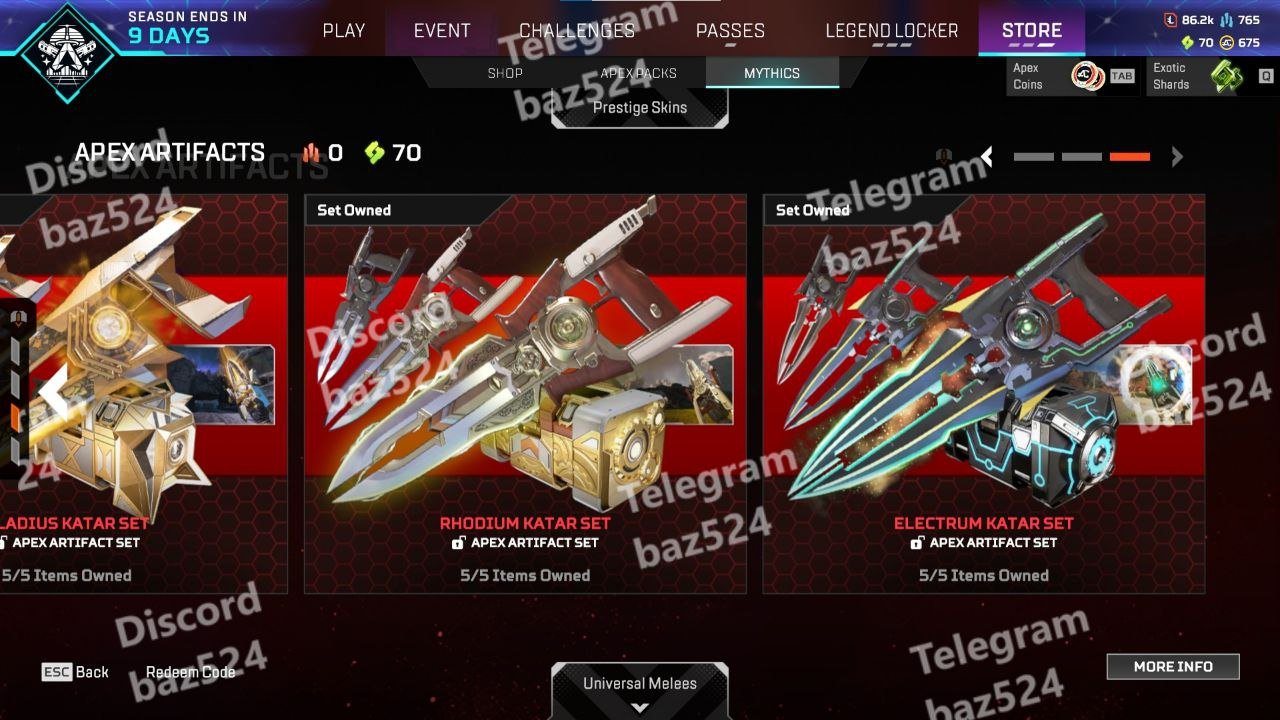
Task: Go to the Passes tab
Action: (730, 30)
